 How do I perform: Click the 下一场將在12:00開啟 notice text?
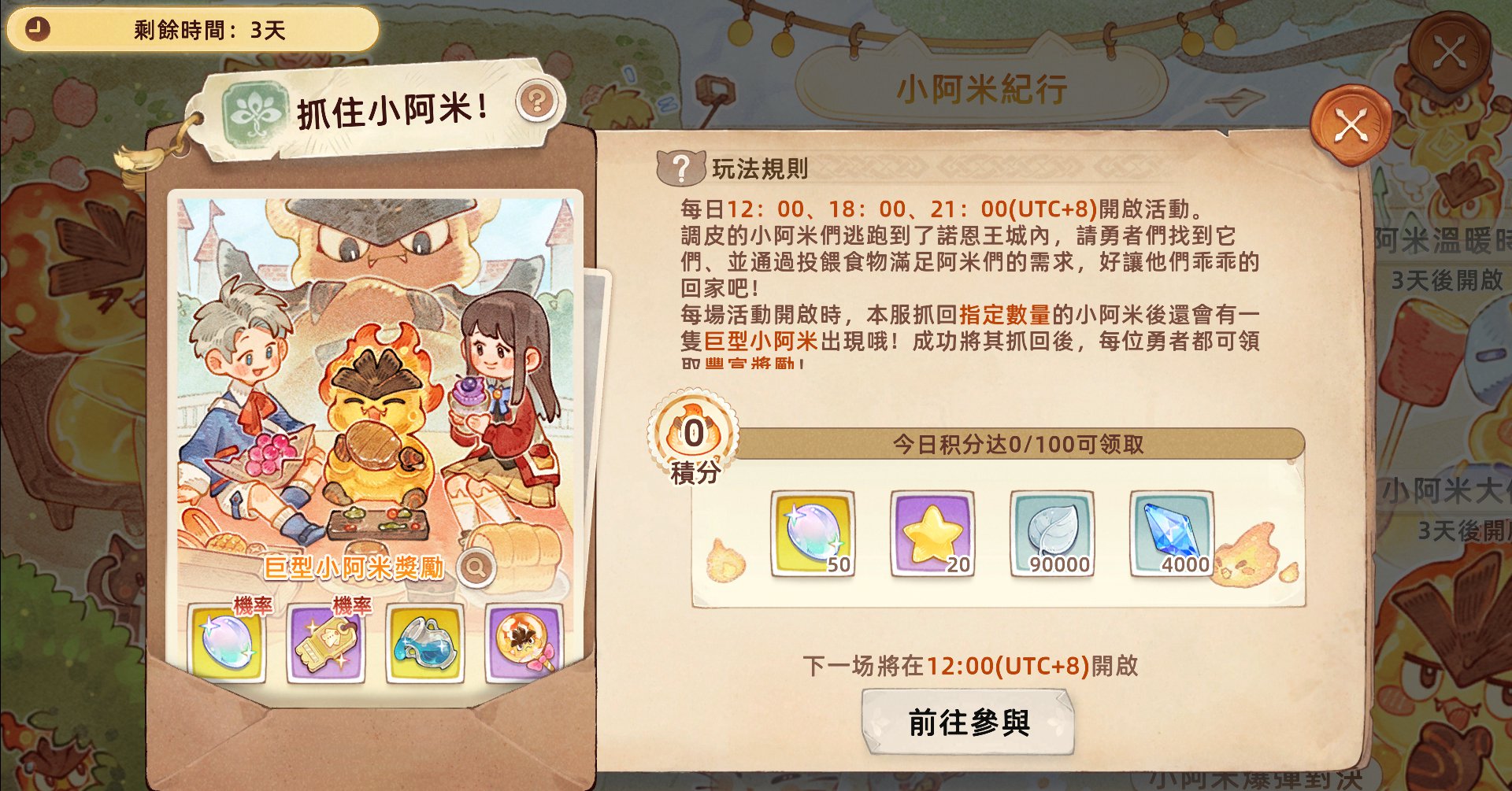tap(971, 667)
